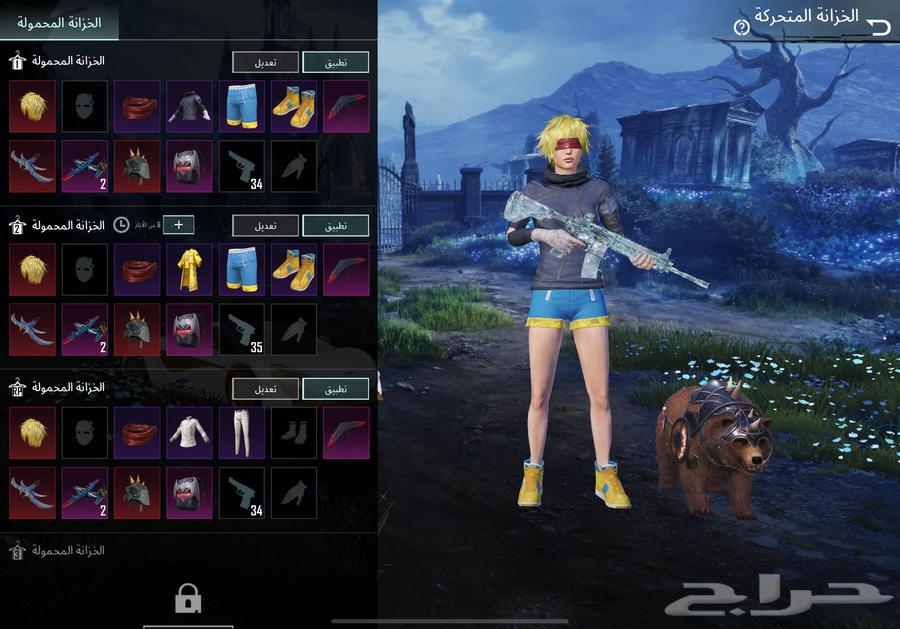This screenshot has width=900, height=629.
Task: Choose the black boots slot
Action: point(293,432)
